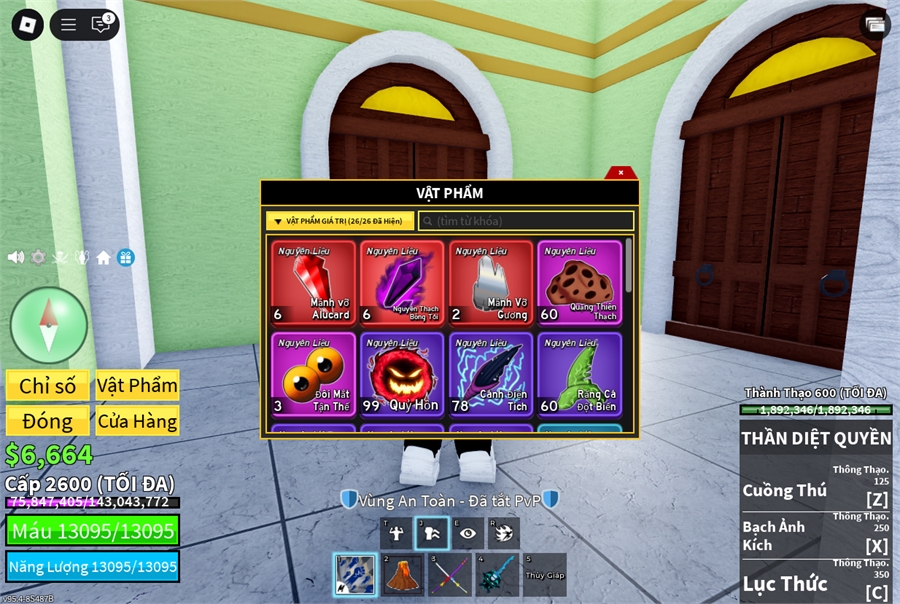This screenshot has width=900, height=604.
Task: Close the Vật Phẩm inventory window
Action: (x=620, y=173)
